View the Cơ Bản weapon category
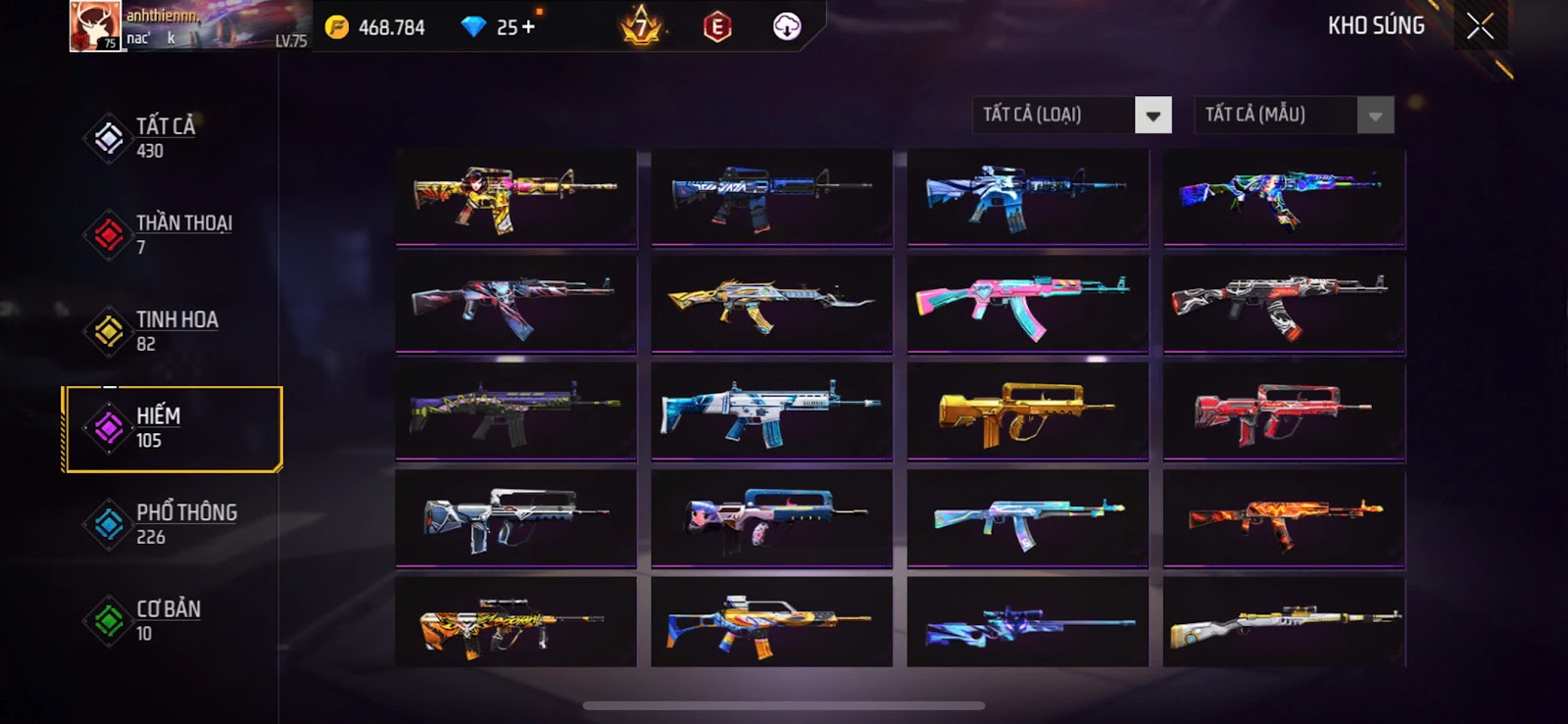The image size is (1568, 724). (x=170, y=620)
